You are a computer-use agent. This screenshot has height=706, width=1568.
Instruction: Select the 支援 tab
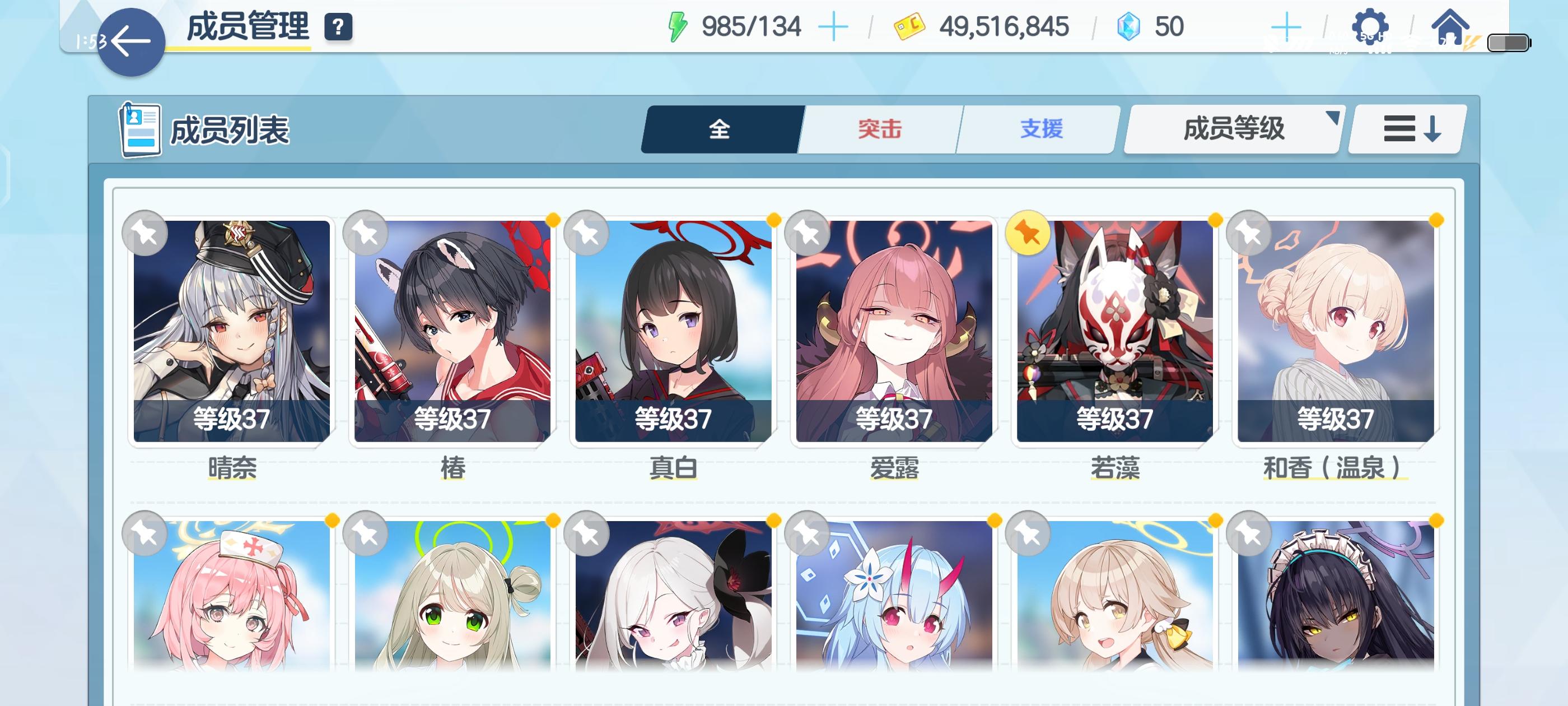point(1038,129)
